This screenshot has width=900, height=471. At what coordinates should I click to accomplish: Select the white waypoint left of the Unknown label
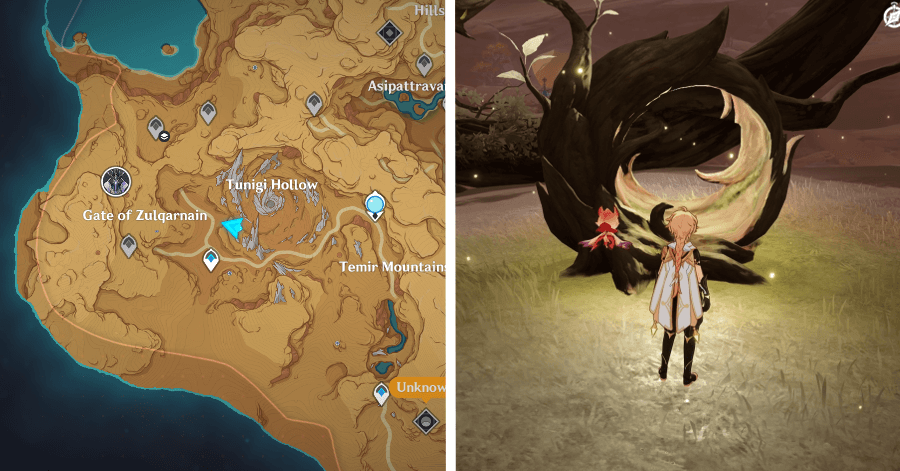click(x=381, y=393)
